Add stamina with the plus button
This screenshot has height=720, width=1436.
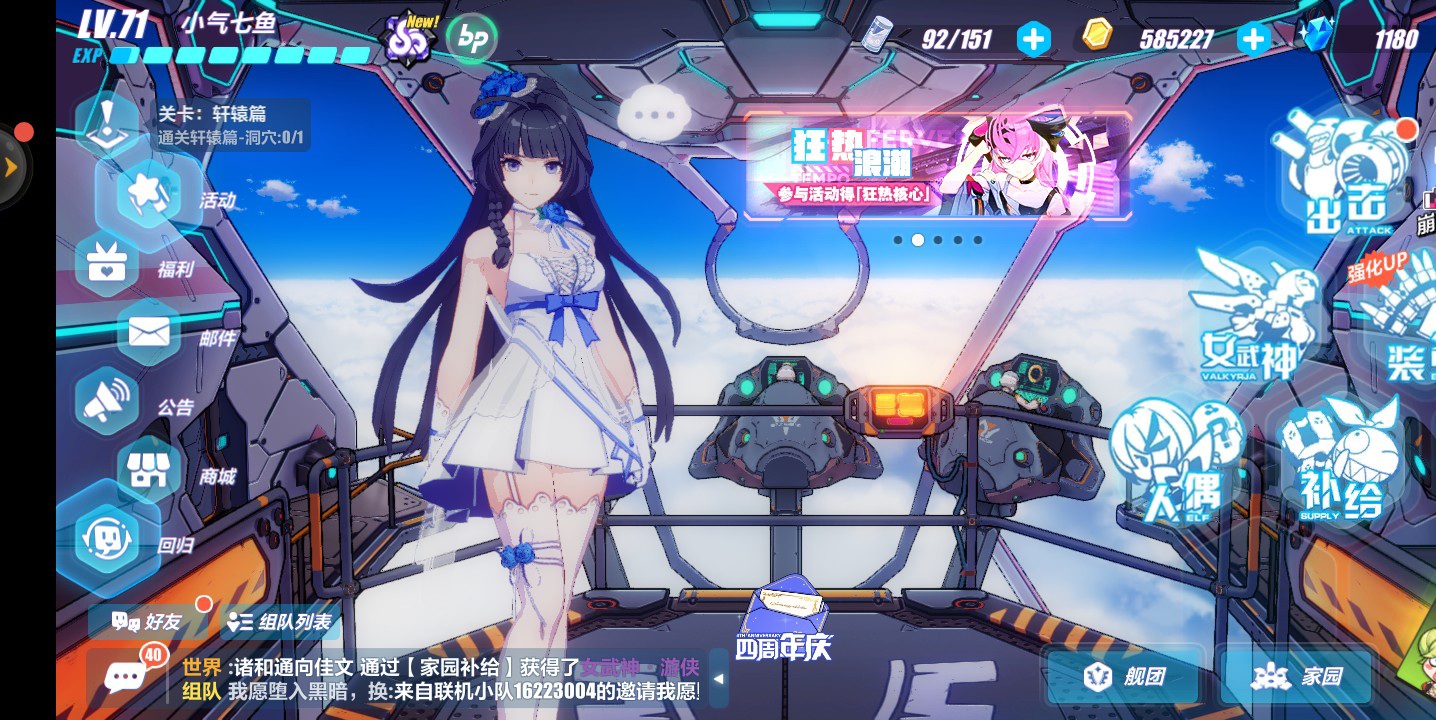[x=1033, y=39]
